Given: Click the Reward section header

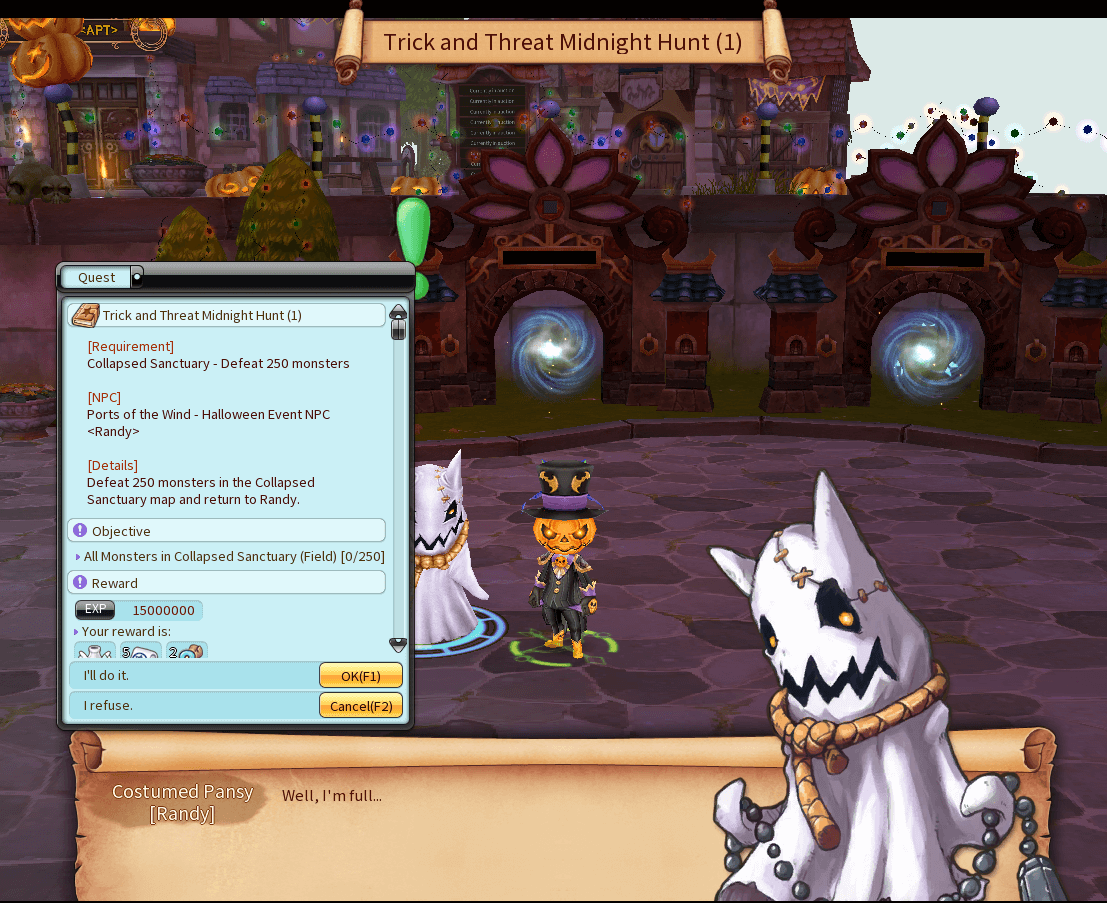Looking at the screenshot, I should click(x=226, y=583).
